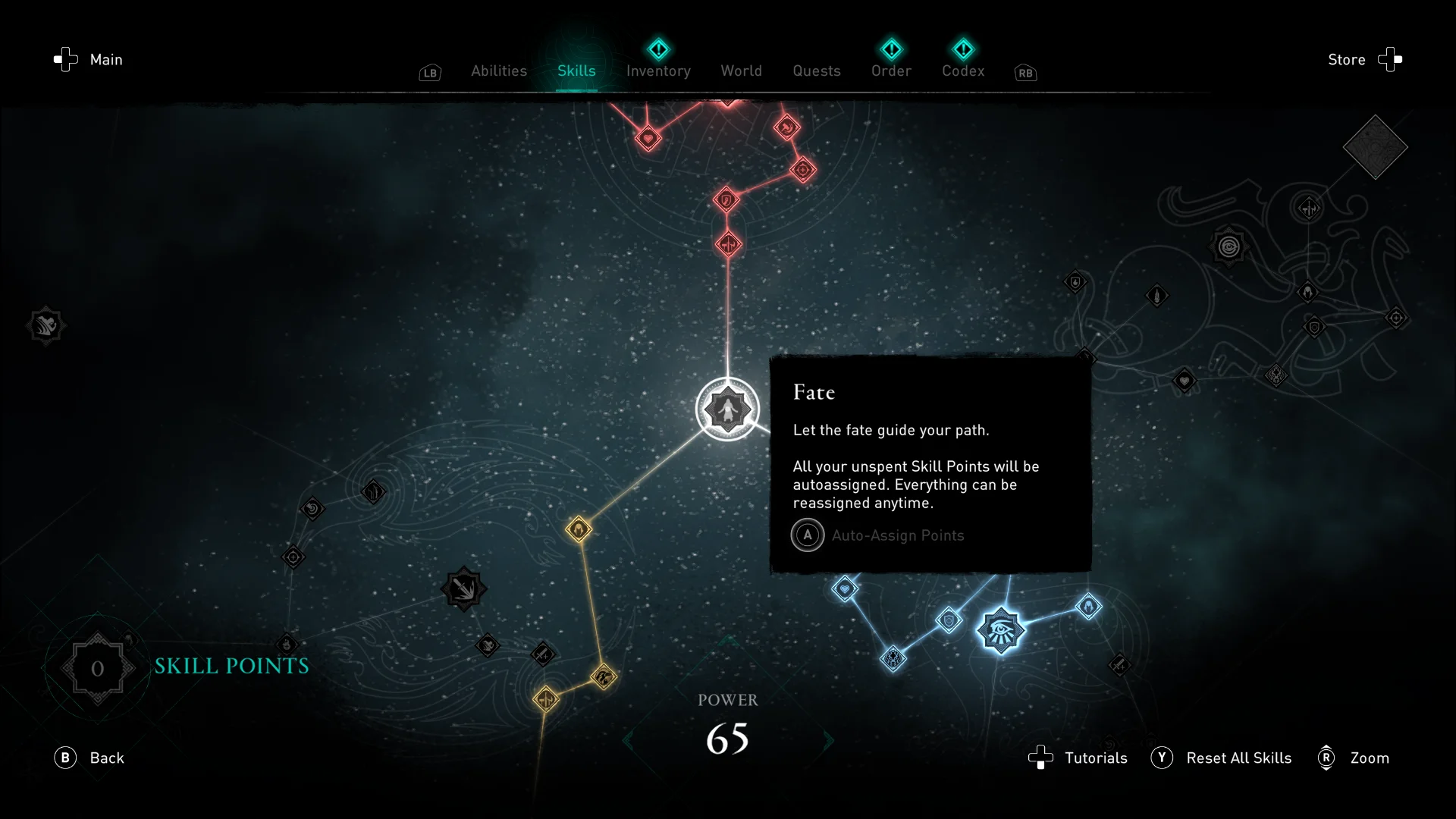Show the Order tab

(x=891, y=71)
